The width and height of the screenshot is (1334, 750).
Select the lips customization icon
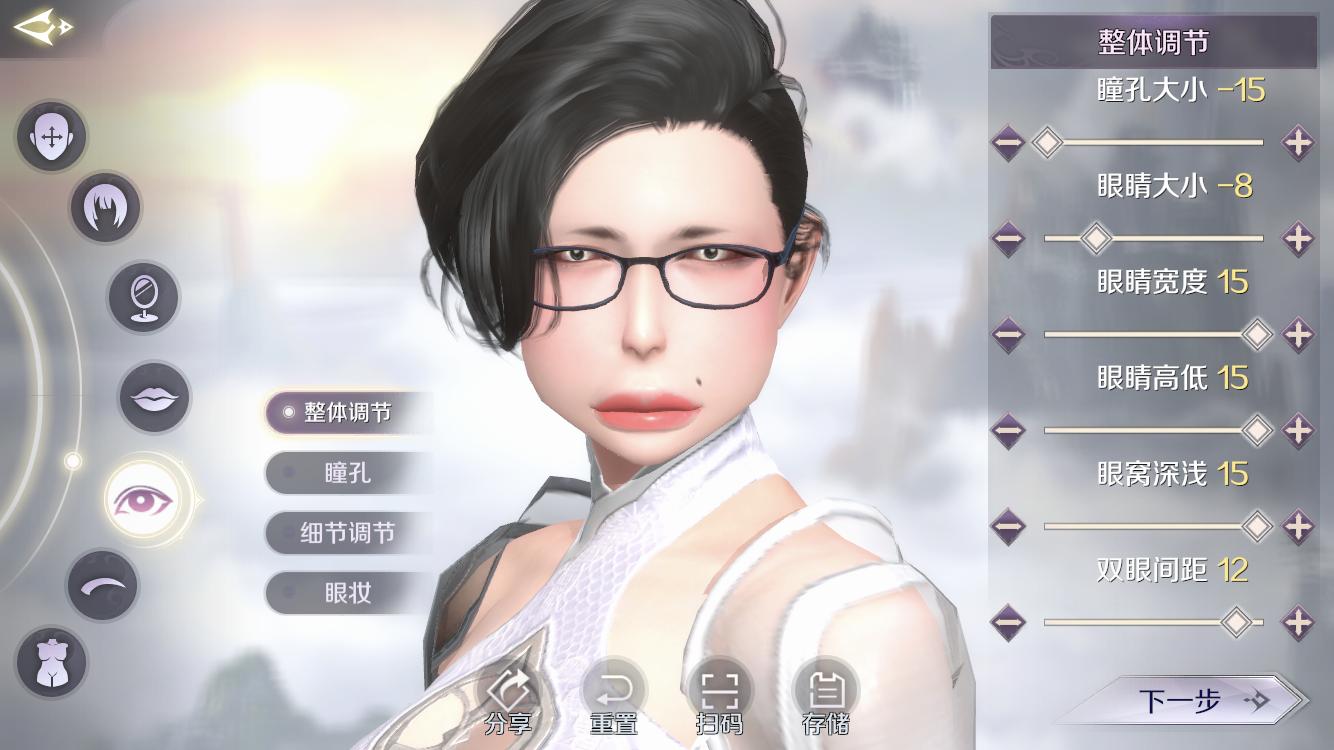pyautogui.click(x=154, y=398)
